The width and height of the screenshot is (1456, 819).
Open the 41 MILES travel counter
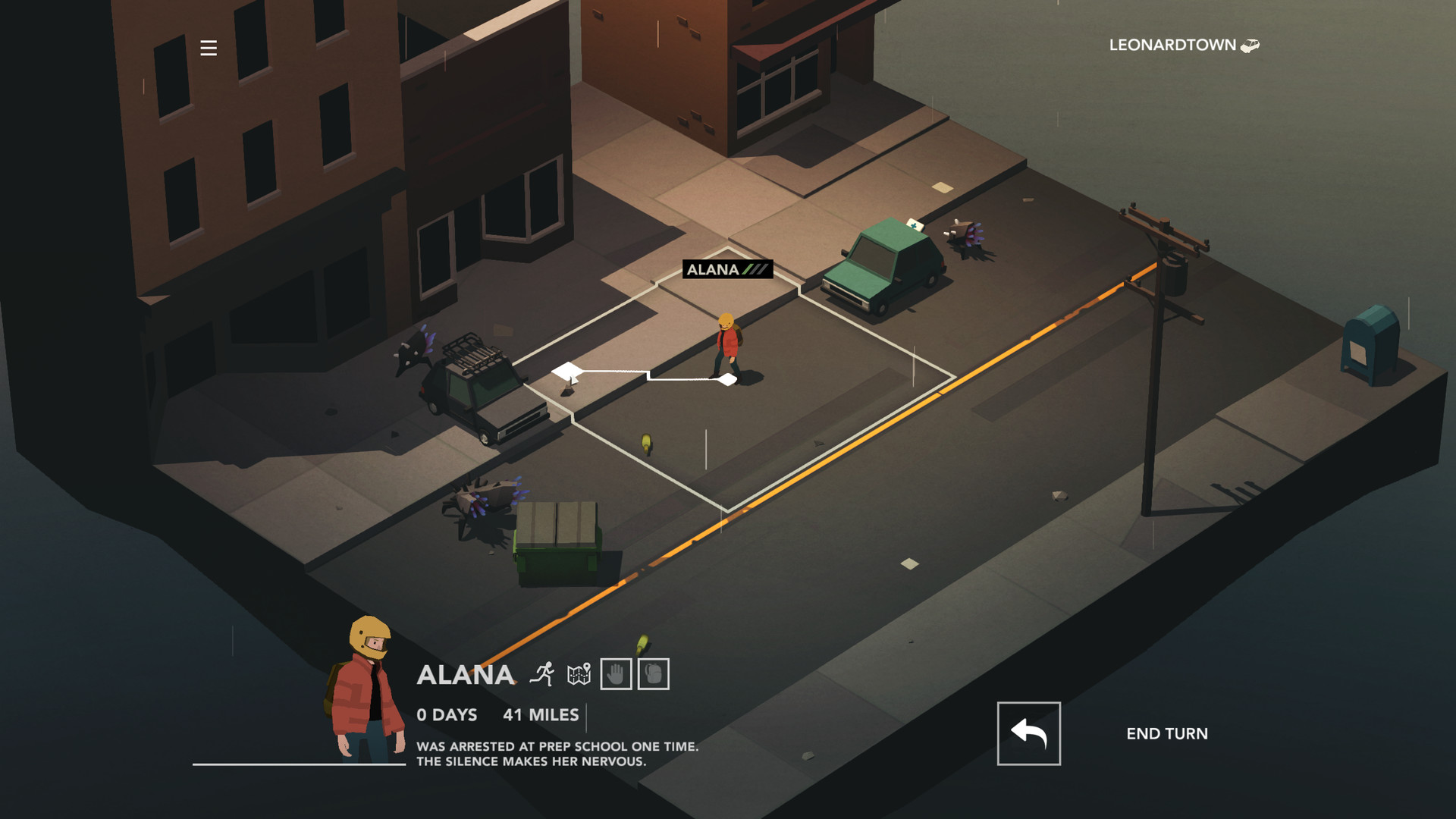[x=542, y=714]
